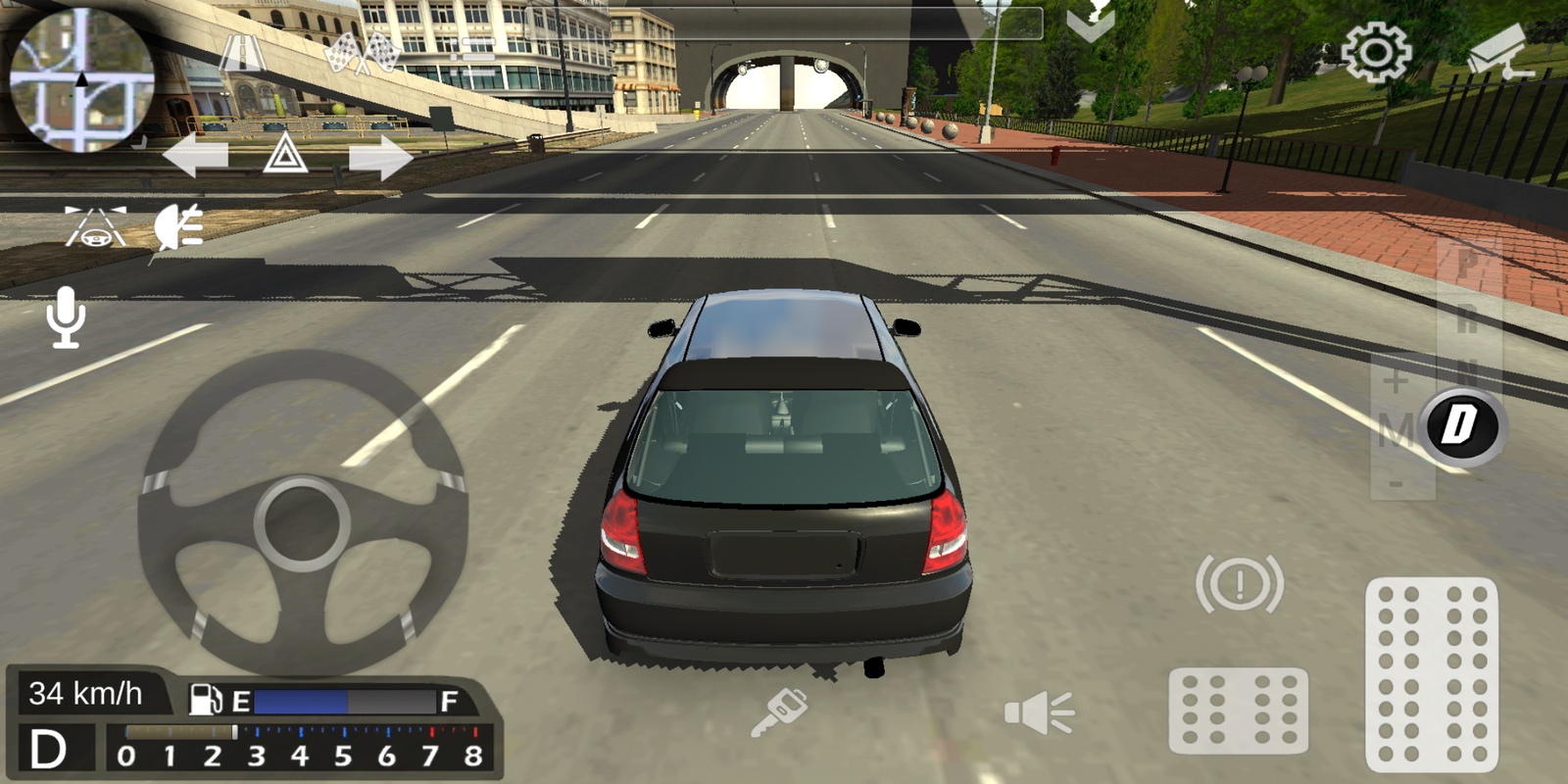1568x784 pixels.
Task: Open the checkered flags race menu
Action: click(364, 54)
